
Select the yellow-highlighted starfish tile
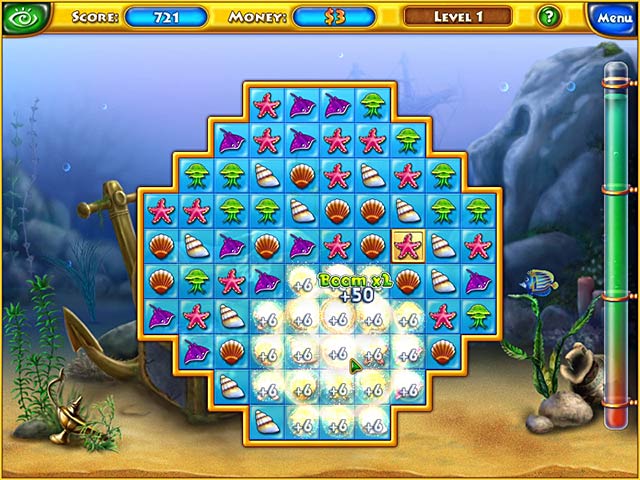point(407,245)
